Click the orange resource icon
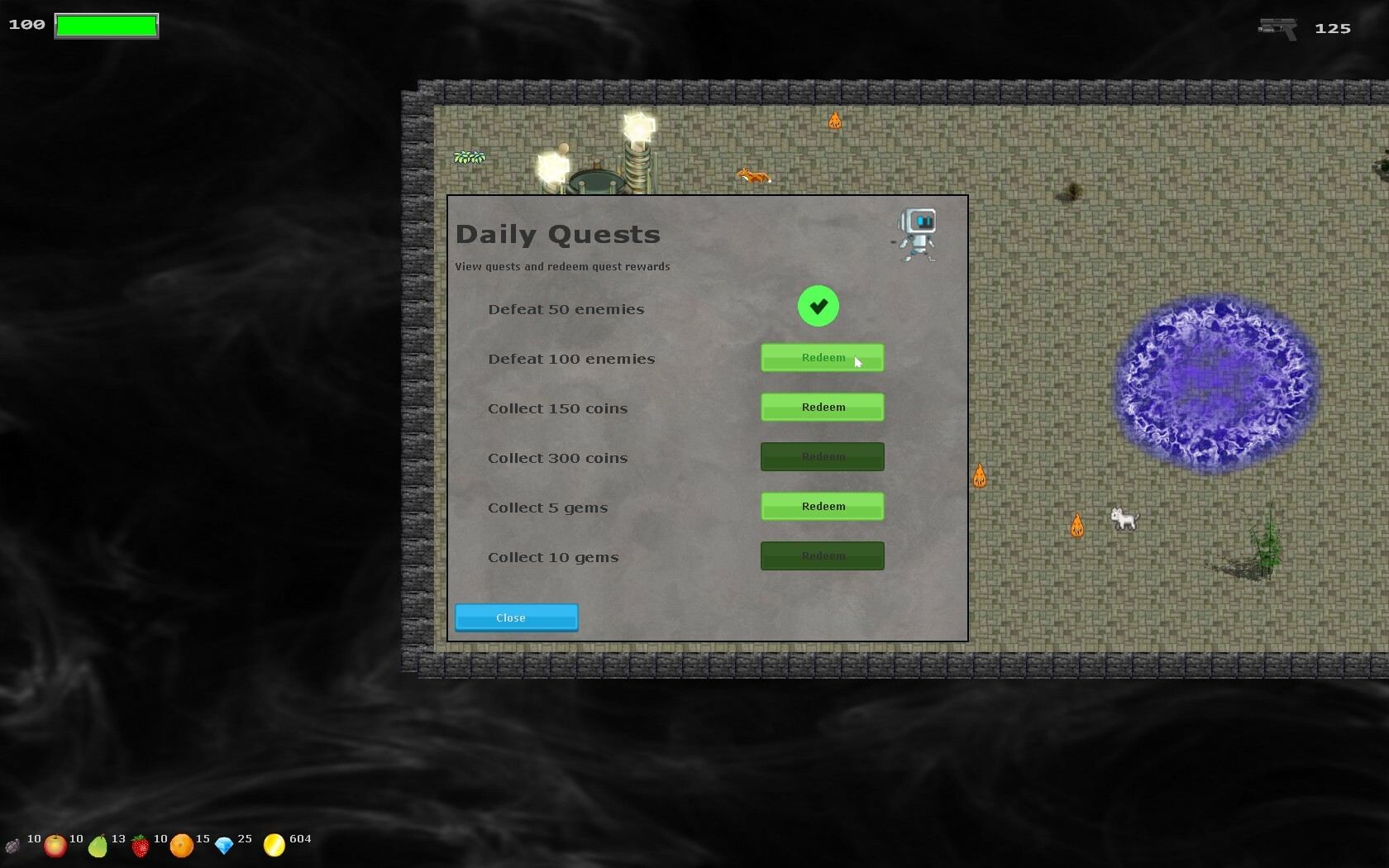1389x868 pixels. click(x=182, y=846)
